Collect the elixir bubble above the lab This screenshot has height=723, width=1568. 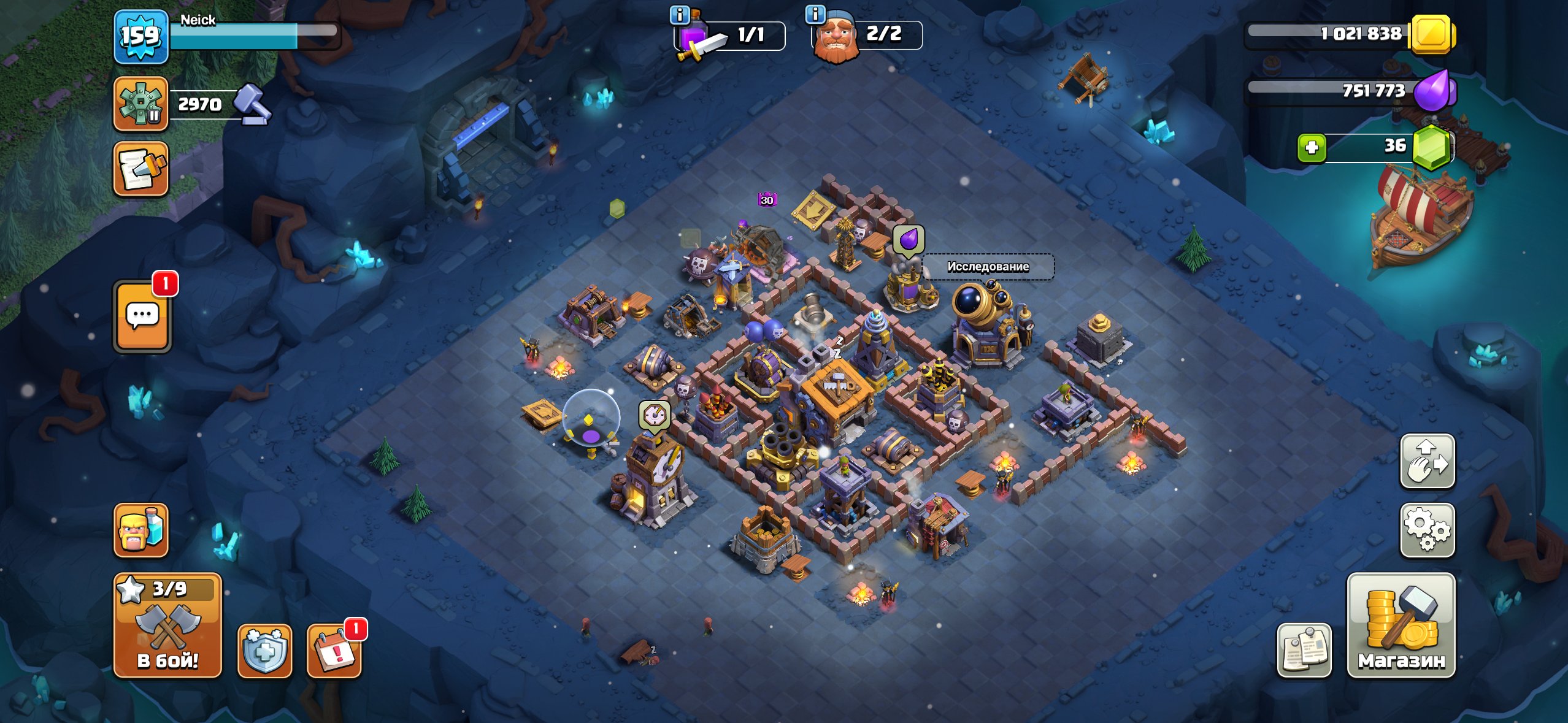(x=908, y=239)
